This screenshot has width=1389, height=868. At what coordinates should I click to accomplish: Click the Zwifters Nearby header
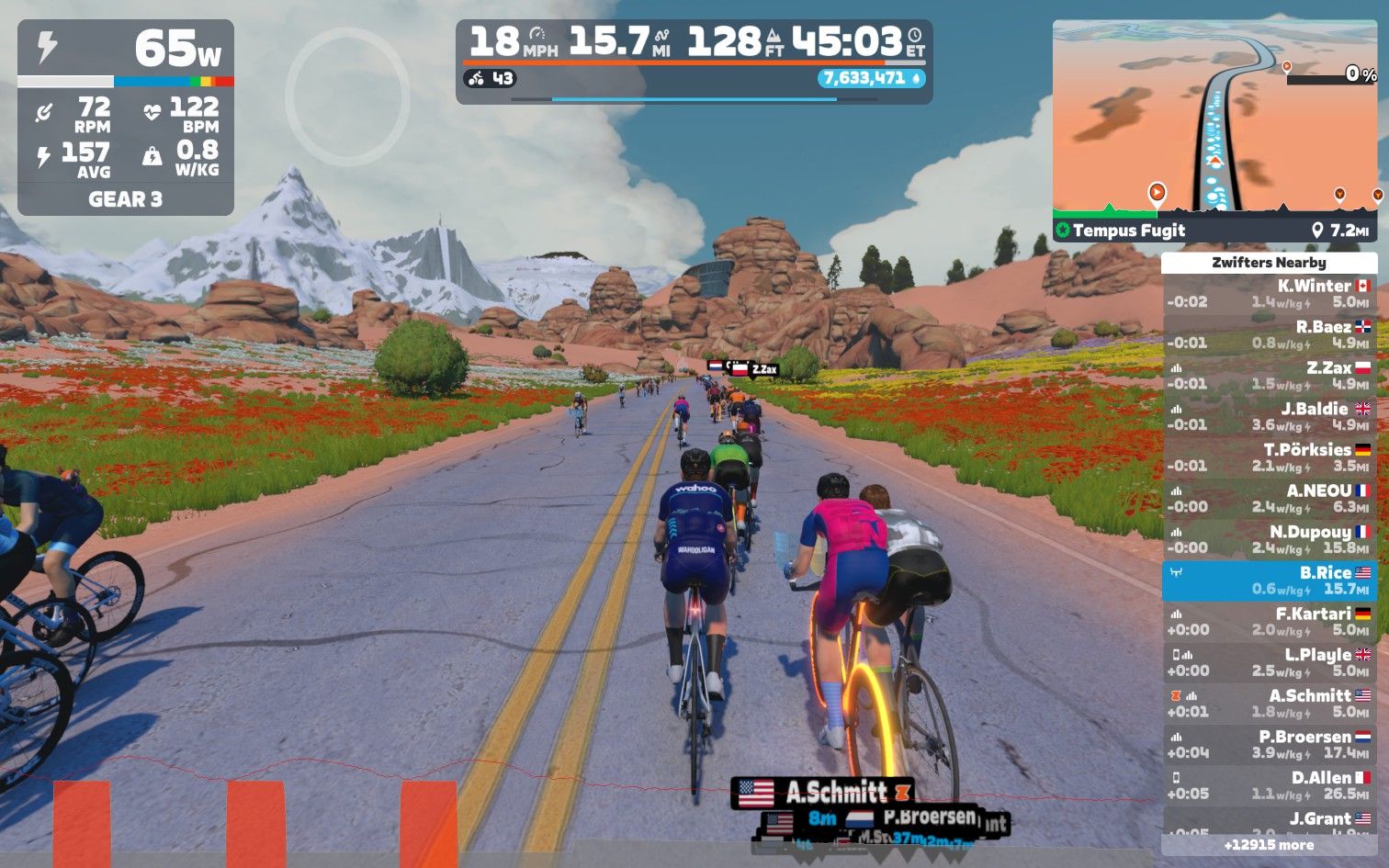pyautogui.click(x=1269, y=263)
